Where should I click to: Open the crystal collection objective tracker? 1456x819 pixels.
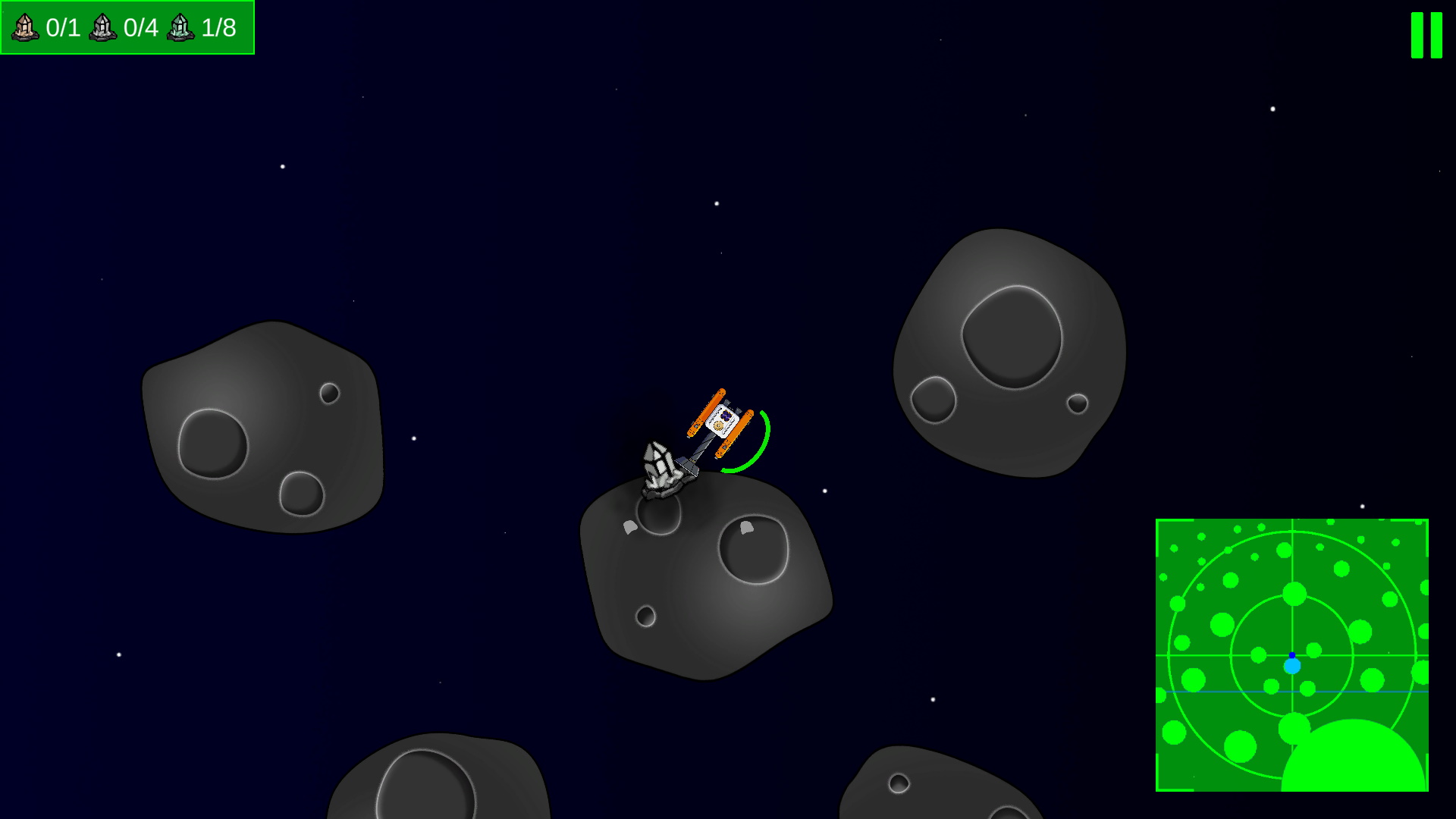click(127, 28)
